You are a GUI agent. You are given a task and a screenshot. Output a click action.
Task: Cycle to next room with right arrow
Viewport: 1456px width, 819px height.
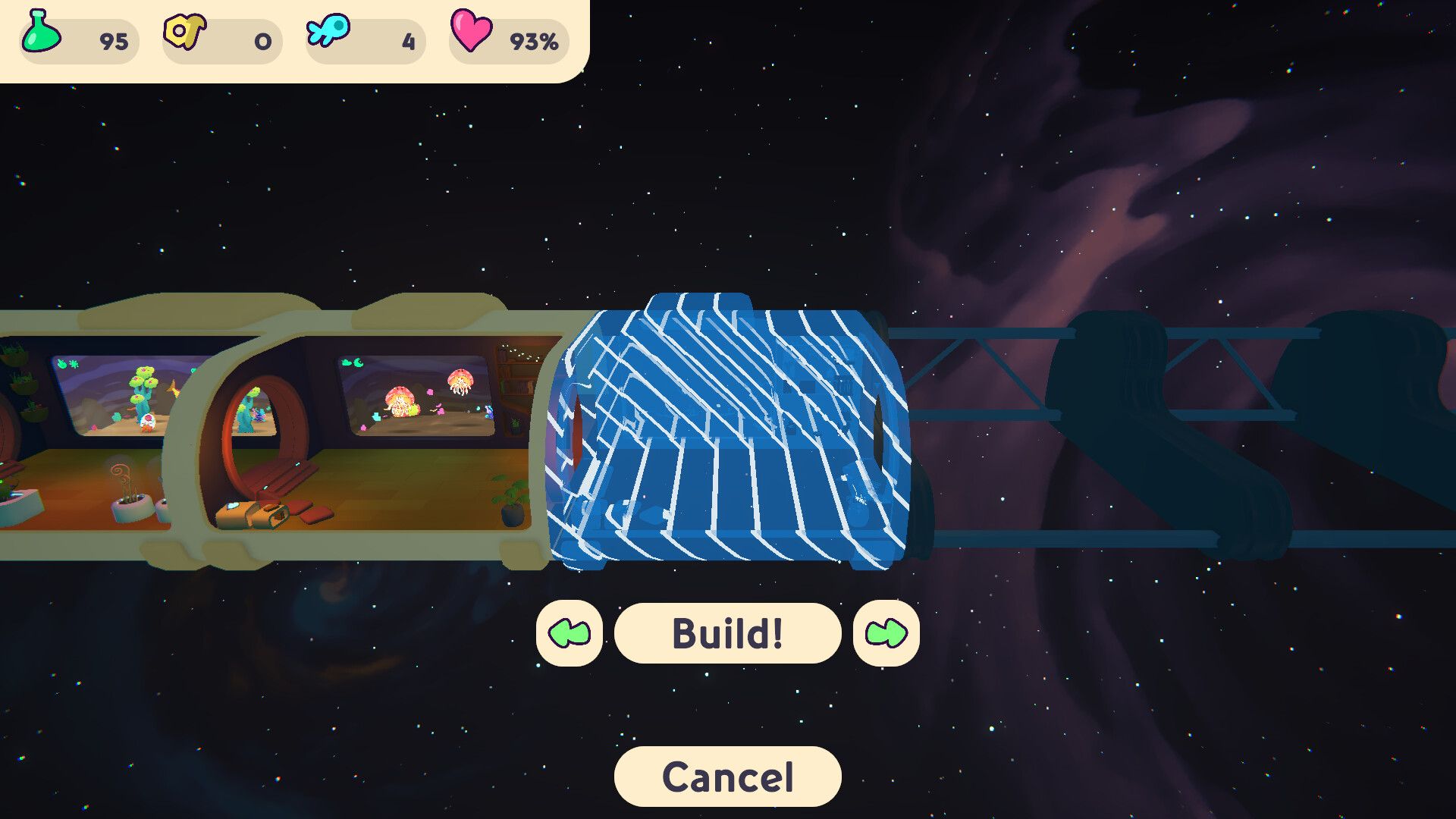(x=886, y=633)
